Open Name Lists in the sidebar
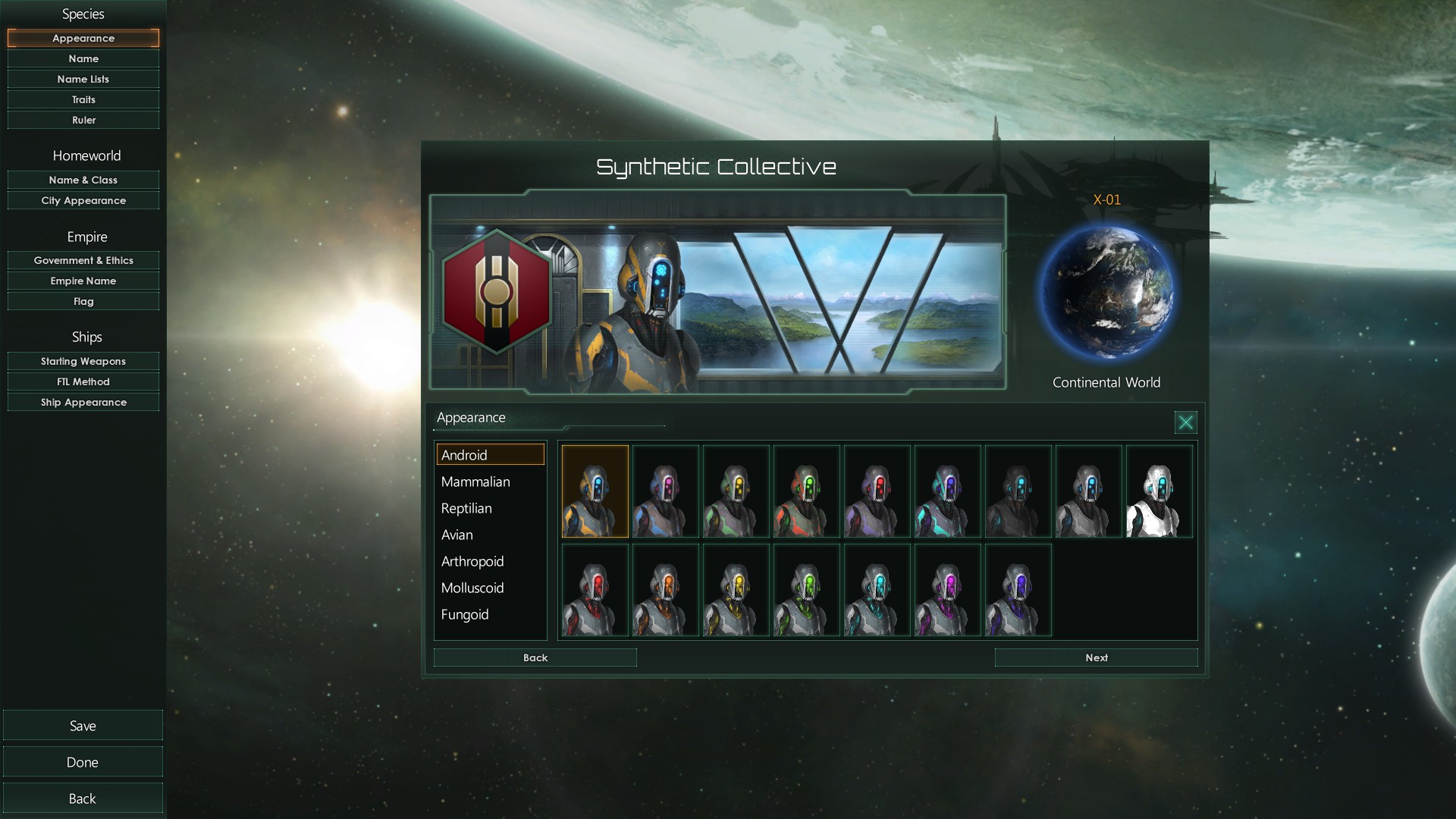1456x819 pixels. tap(83, 79)
